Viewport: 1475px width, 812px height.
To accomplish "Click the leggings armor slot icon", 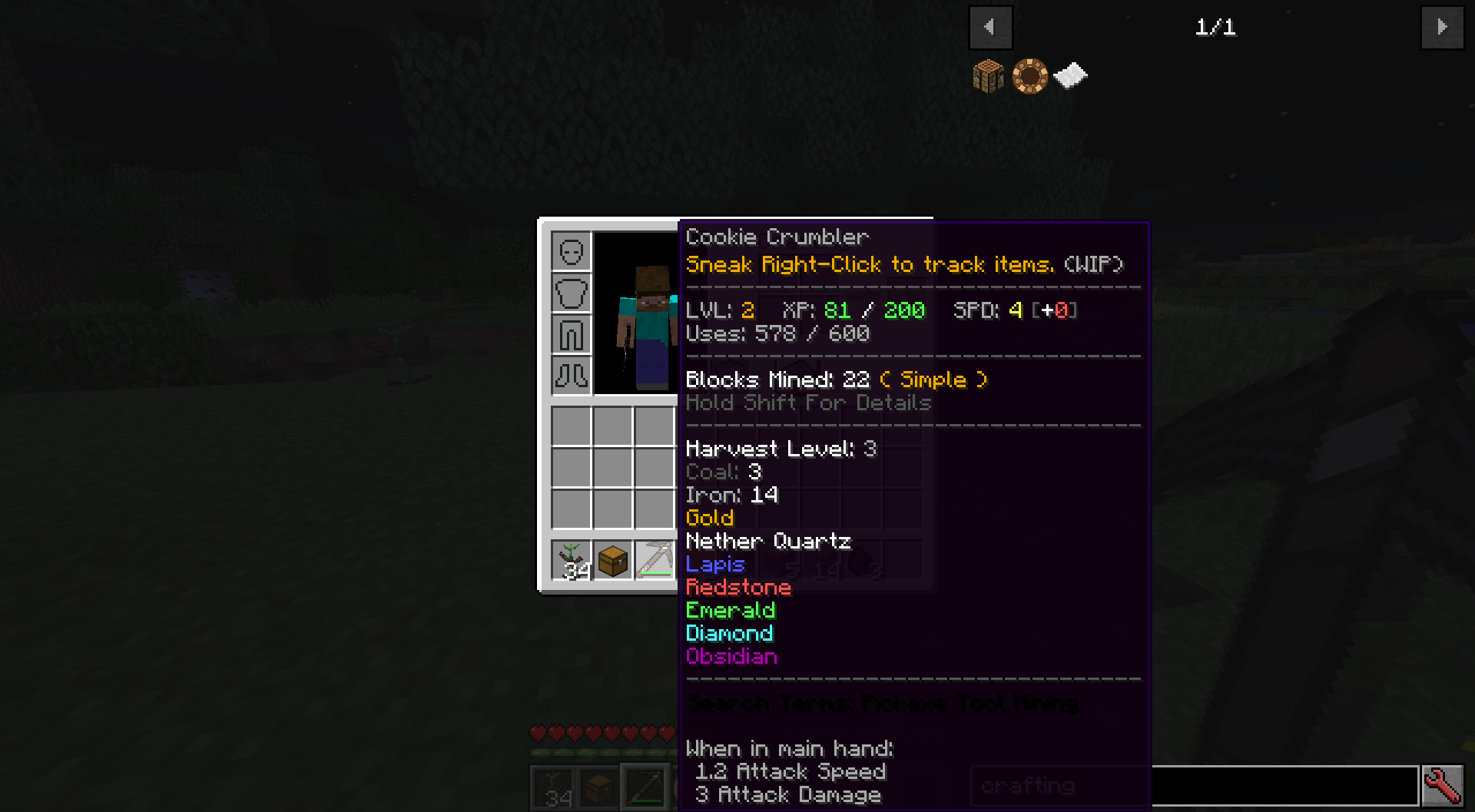I will [x=570, y=334].
